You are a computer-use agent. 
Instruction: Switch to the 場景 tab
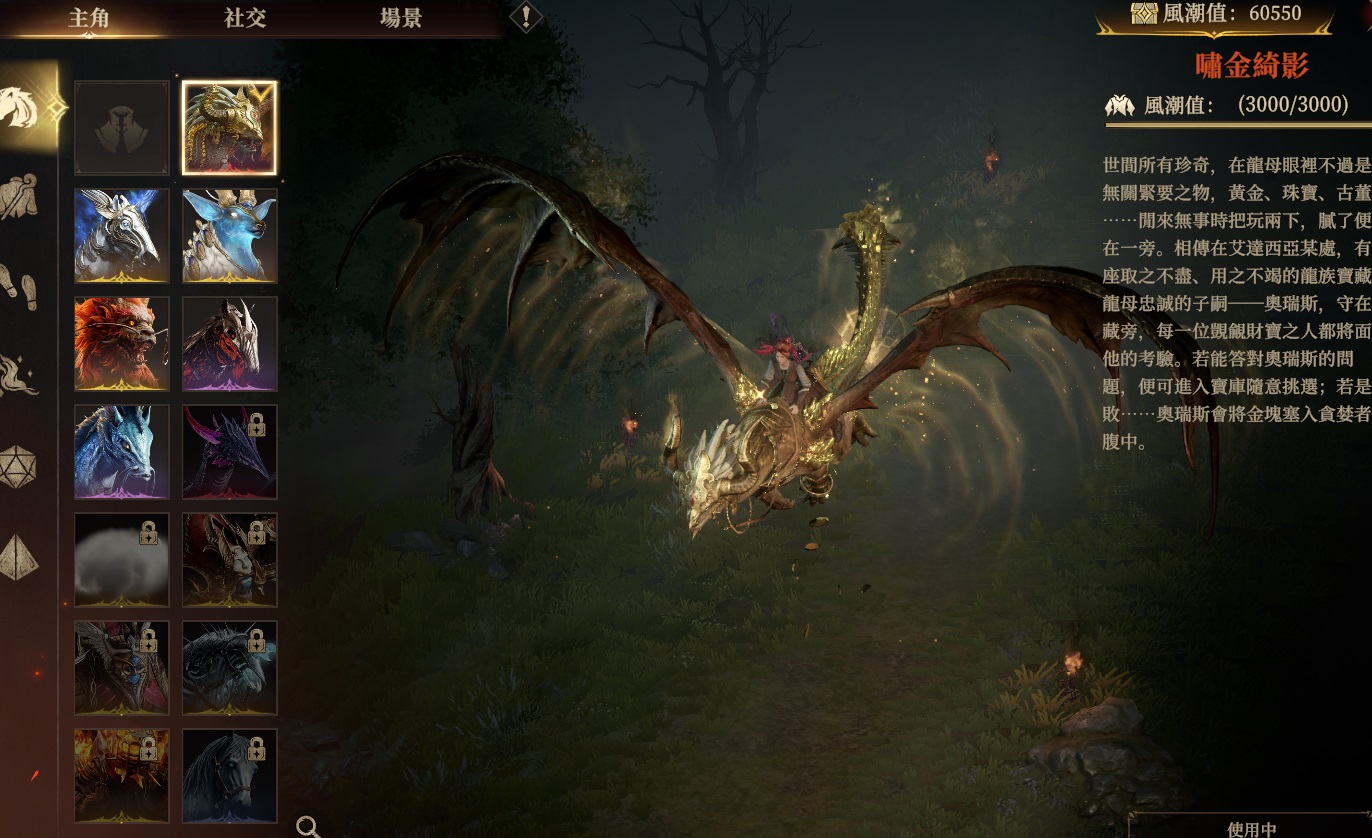click(x=401, y=18)
